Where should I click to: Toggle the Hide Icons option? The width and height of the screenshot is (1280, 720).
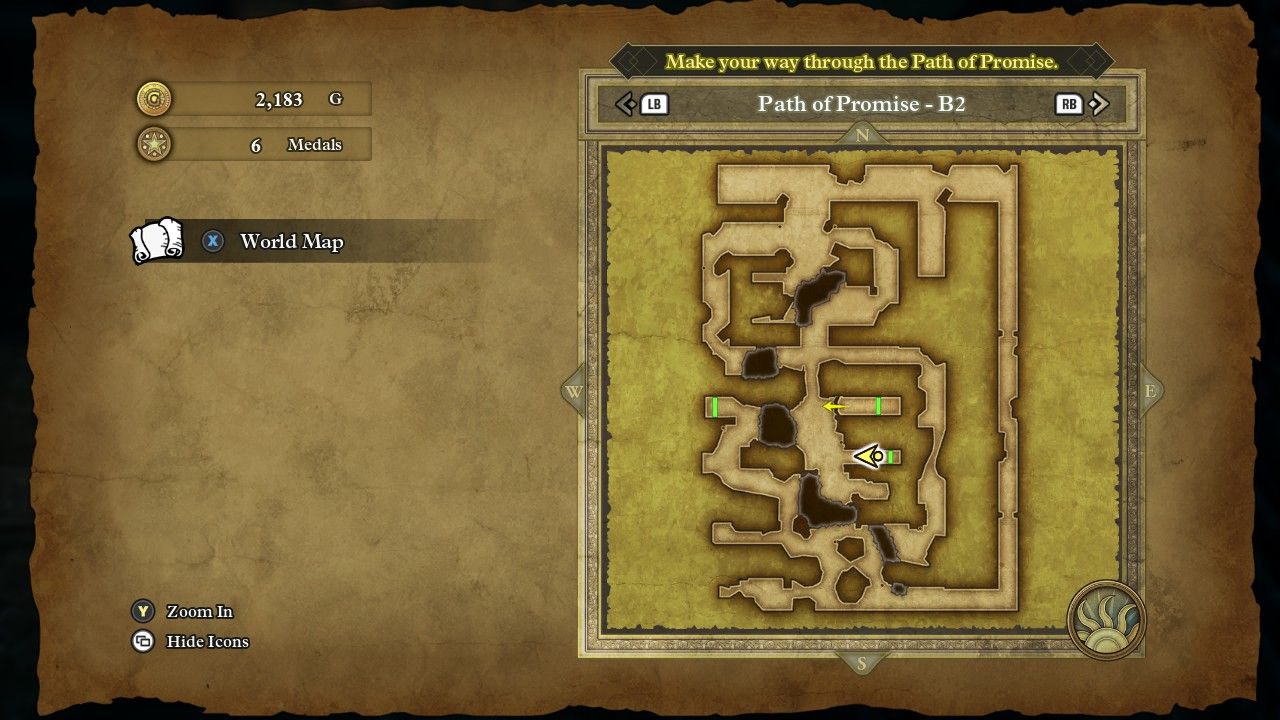click(x=206, y=641)
